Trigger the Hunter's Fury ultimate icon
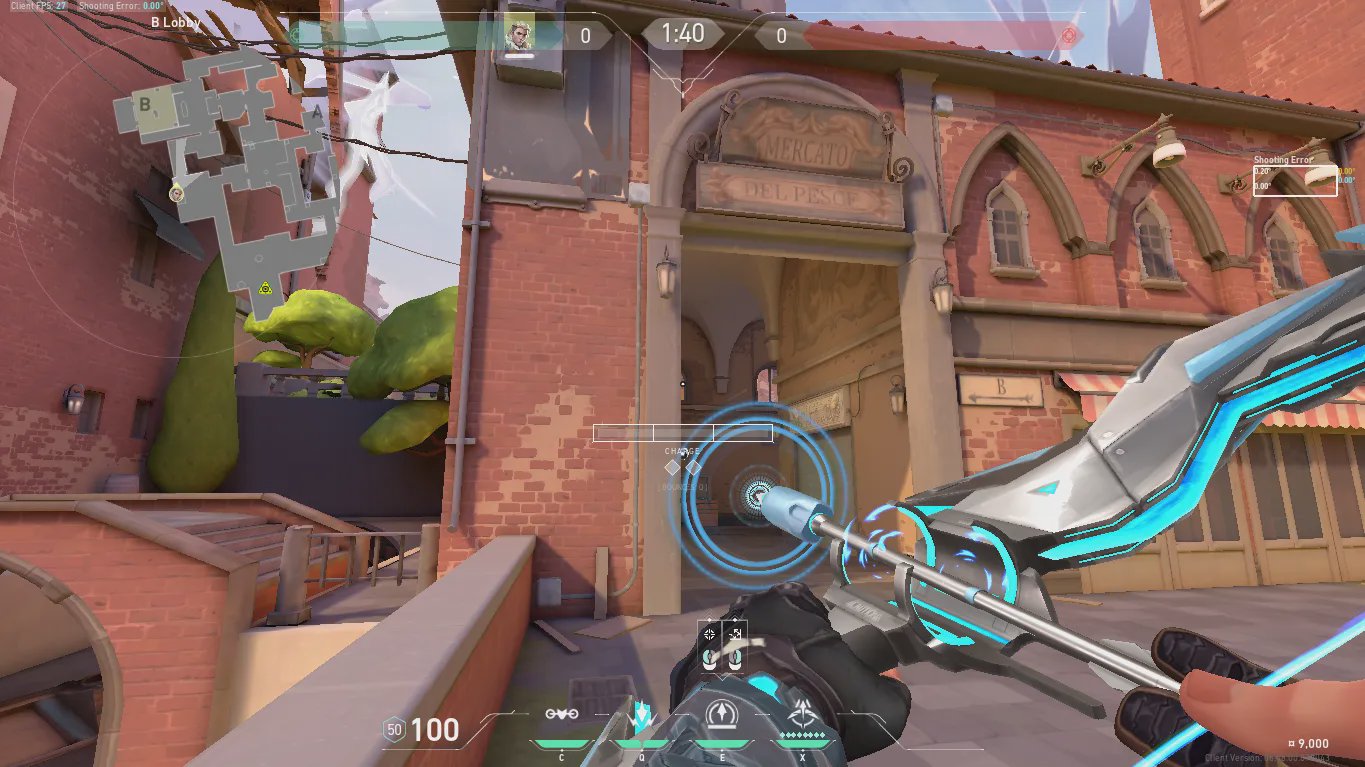1365x767 pixels. pyautogui.click(x=800, y=714)
